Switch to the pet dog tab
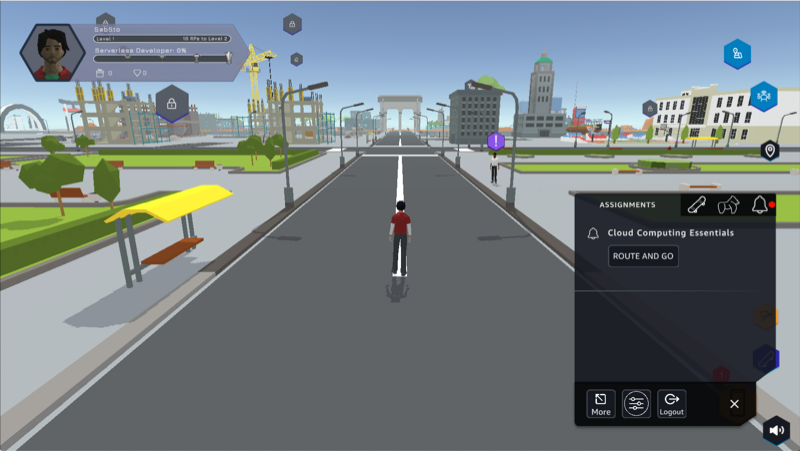The width and height of the screenshot is (800, 451). coord(729,205)
